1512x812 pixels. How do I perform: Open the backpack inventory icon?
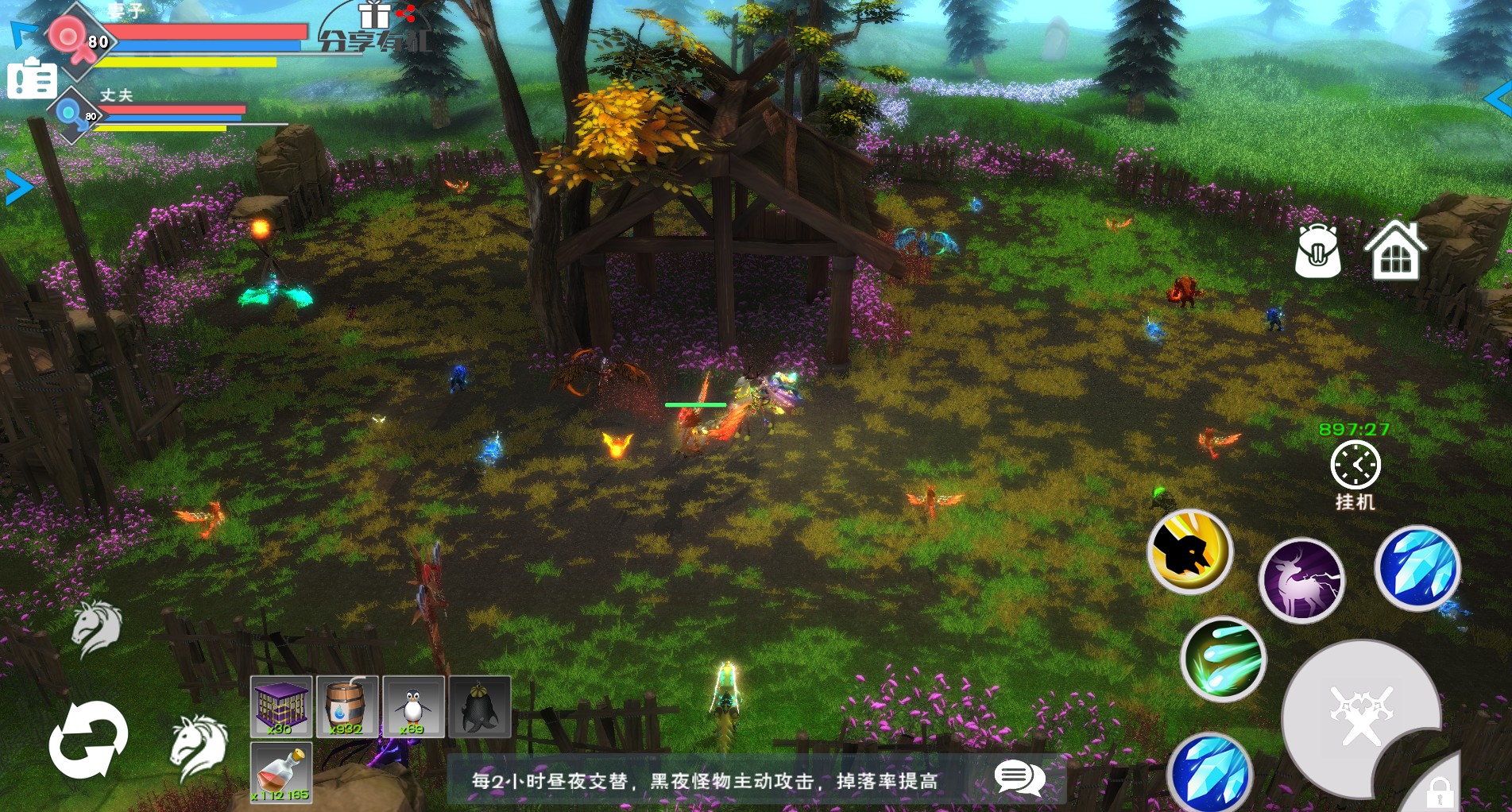1317,250
